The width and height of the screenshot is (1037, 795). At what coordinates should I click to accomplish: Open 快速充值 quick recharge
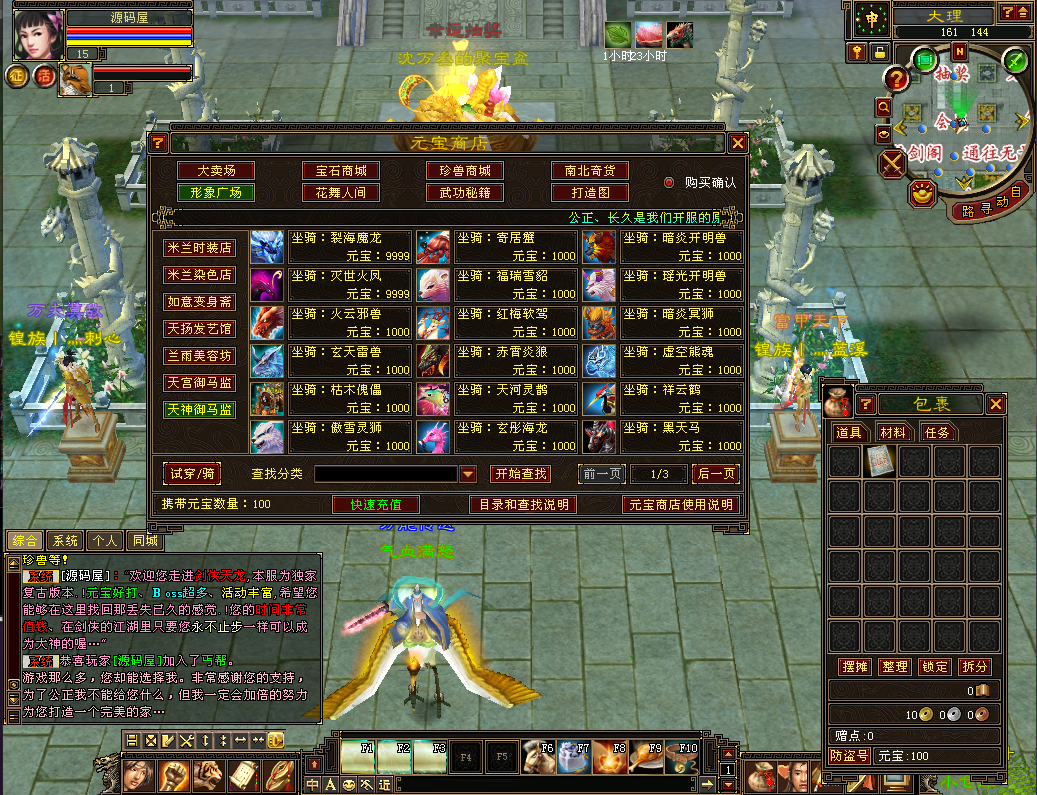[x=375, y=505]
